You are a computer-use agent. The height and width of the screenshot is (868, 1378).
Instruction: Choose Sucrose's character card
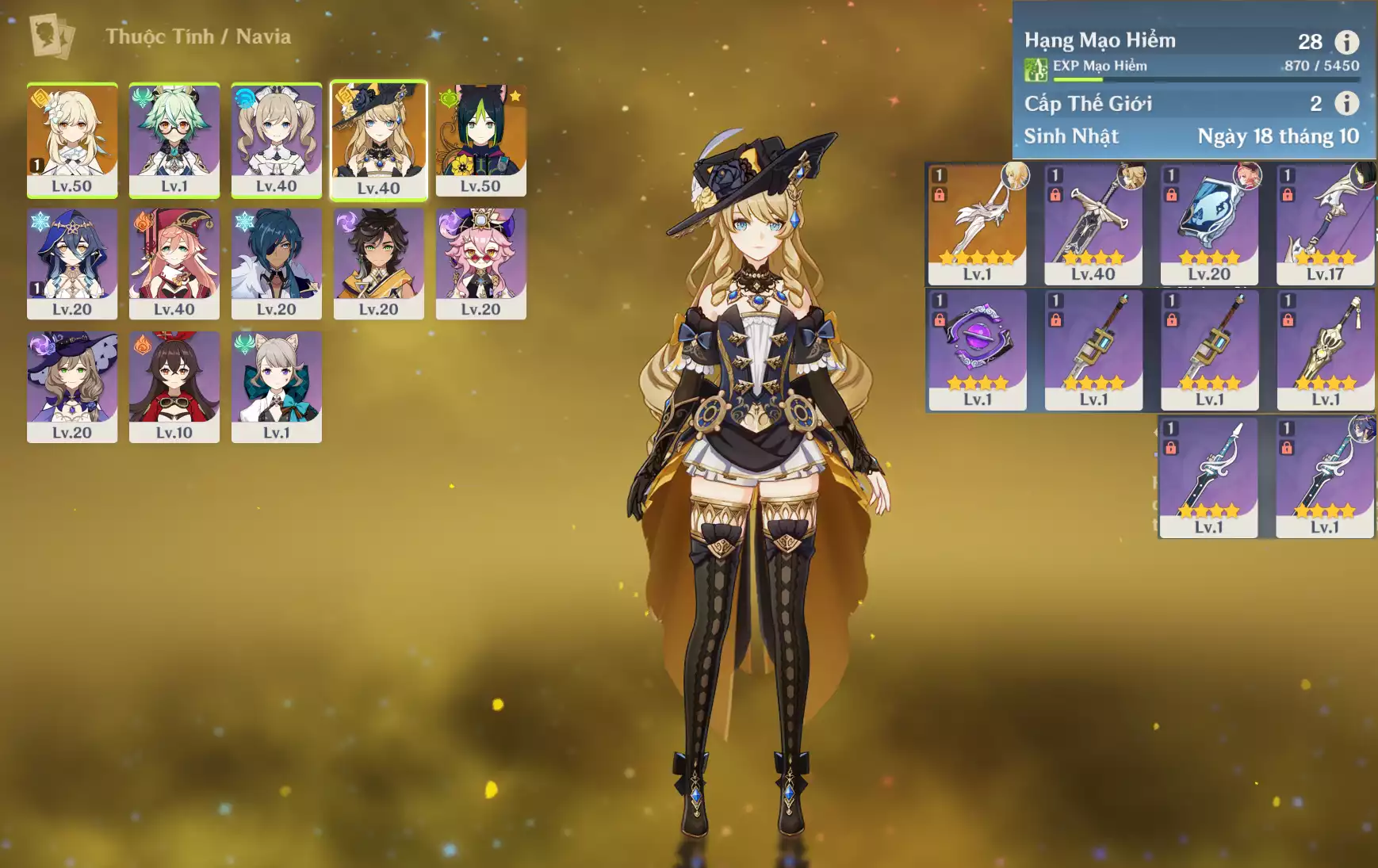pyautogui.click(x=174, y=140)
